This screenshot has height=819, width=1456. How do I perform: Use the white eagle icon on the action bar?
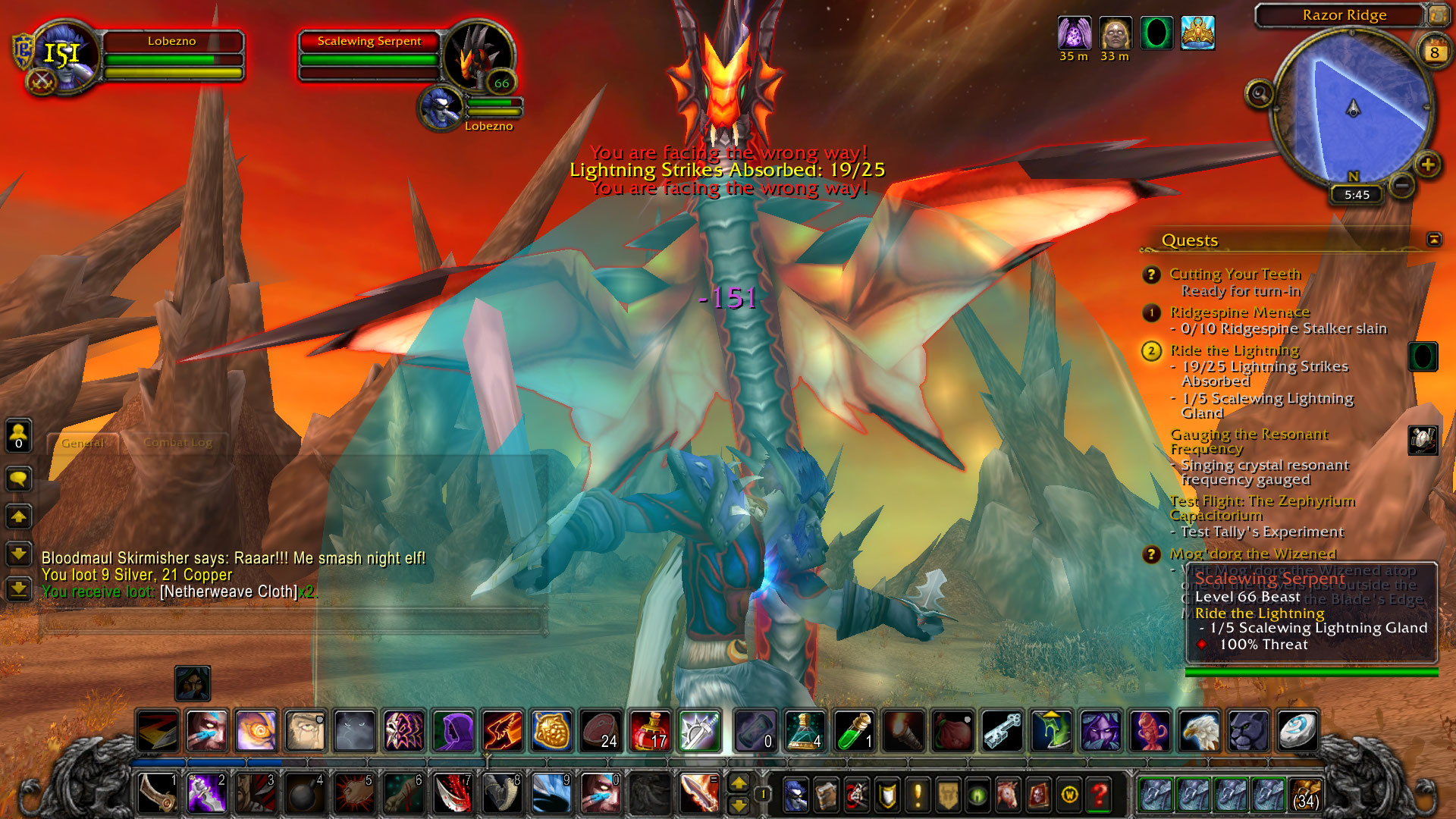tap(1199, 731)
